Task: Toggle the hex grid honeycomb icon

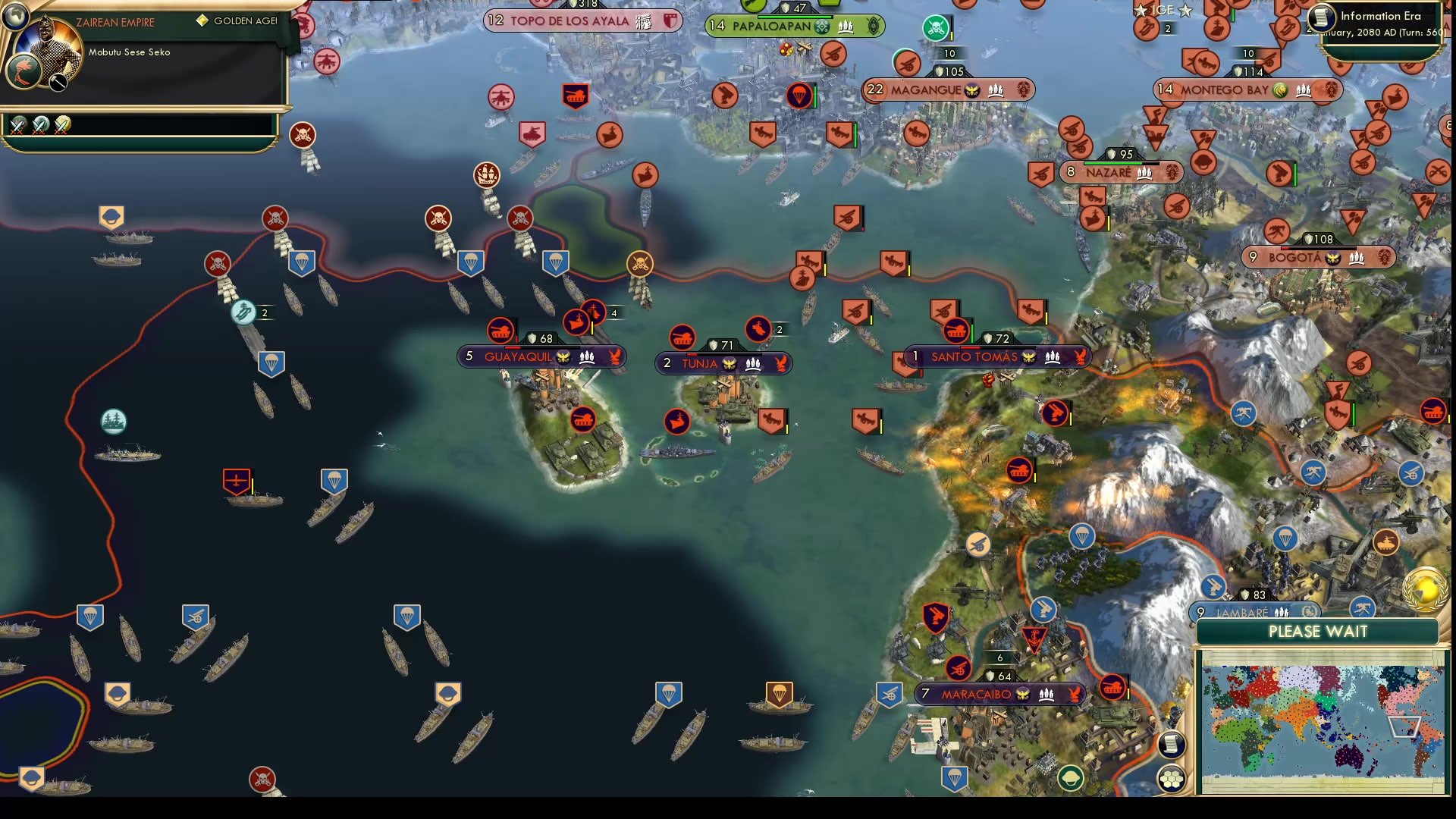Action: coord(1172,777)
